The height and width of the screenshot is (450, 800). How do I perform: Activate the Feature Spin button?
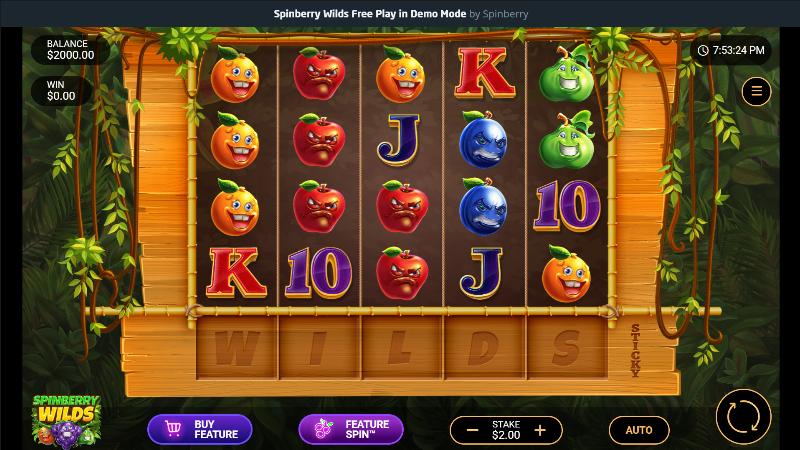coord(351,429)
